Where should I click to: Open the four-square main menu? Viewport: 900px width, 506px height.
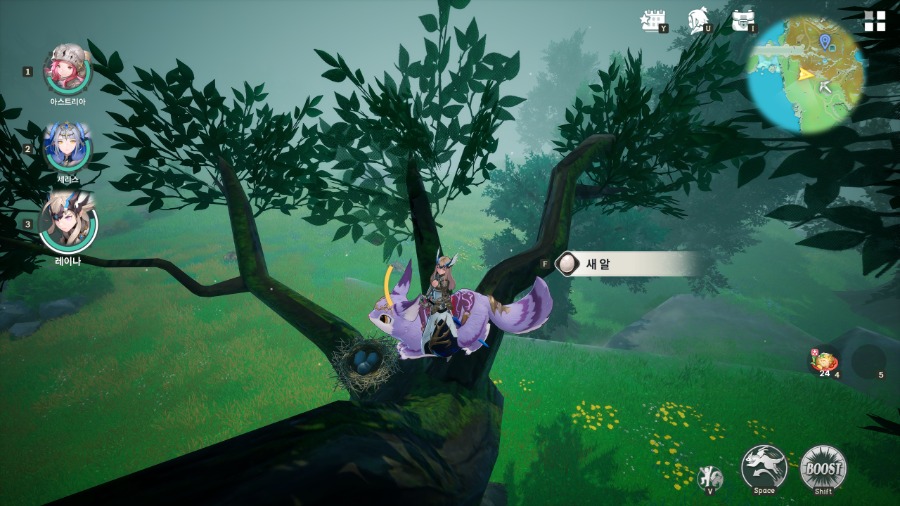[x=875, y=22]
